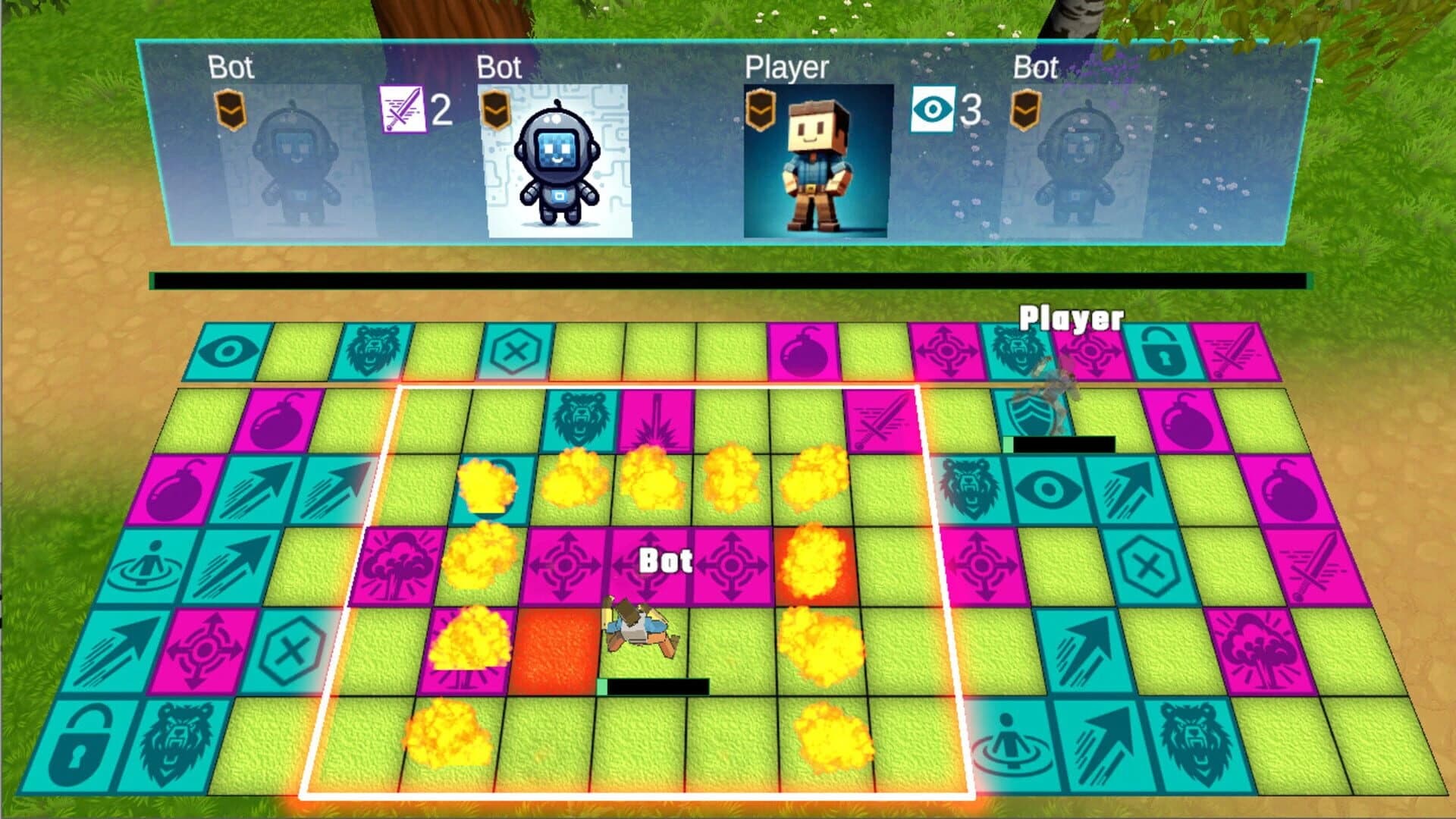
Task: Click the Bot's health bar on the board
Action: click(654, 685)
